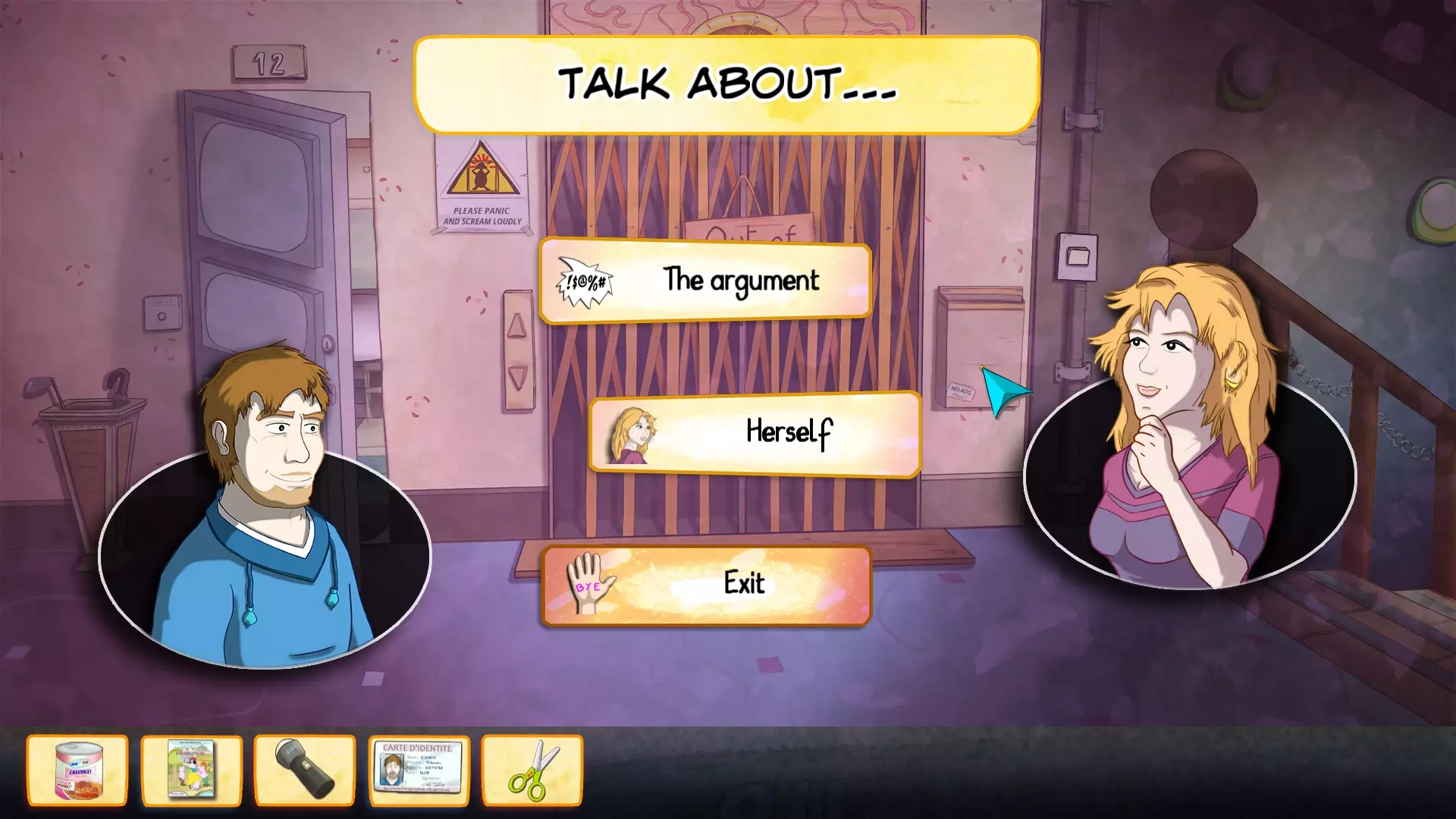Select the cassoulet can in inventory
This screenshot has height=819, width=1456.
click(77, 770)
